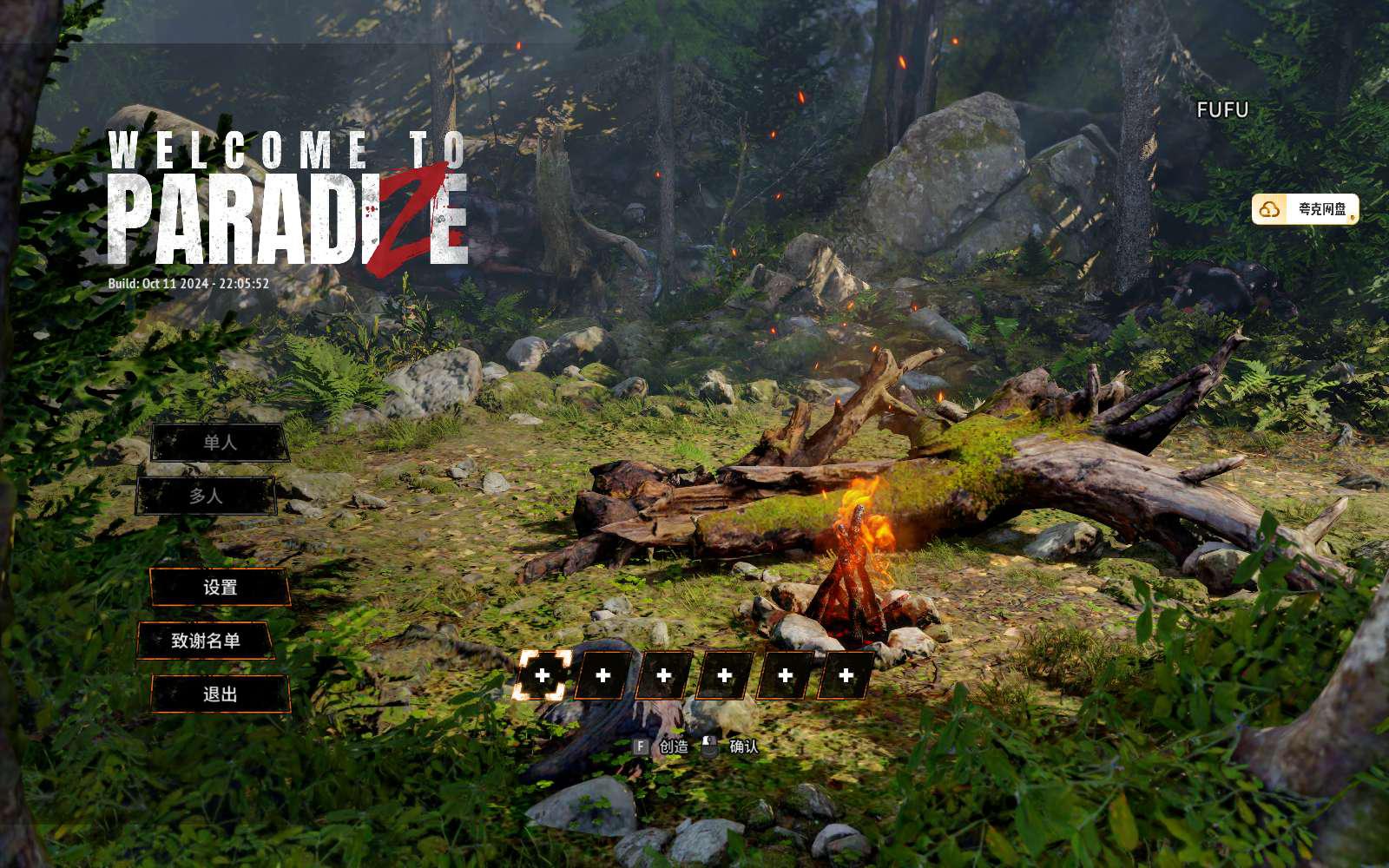Select the 单人 single-player menu entry
This screenshot has width=1389, height=868.
tap(220, 443)
